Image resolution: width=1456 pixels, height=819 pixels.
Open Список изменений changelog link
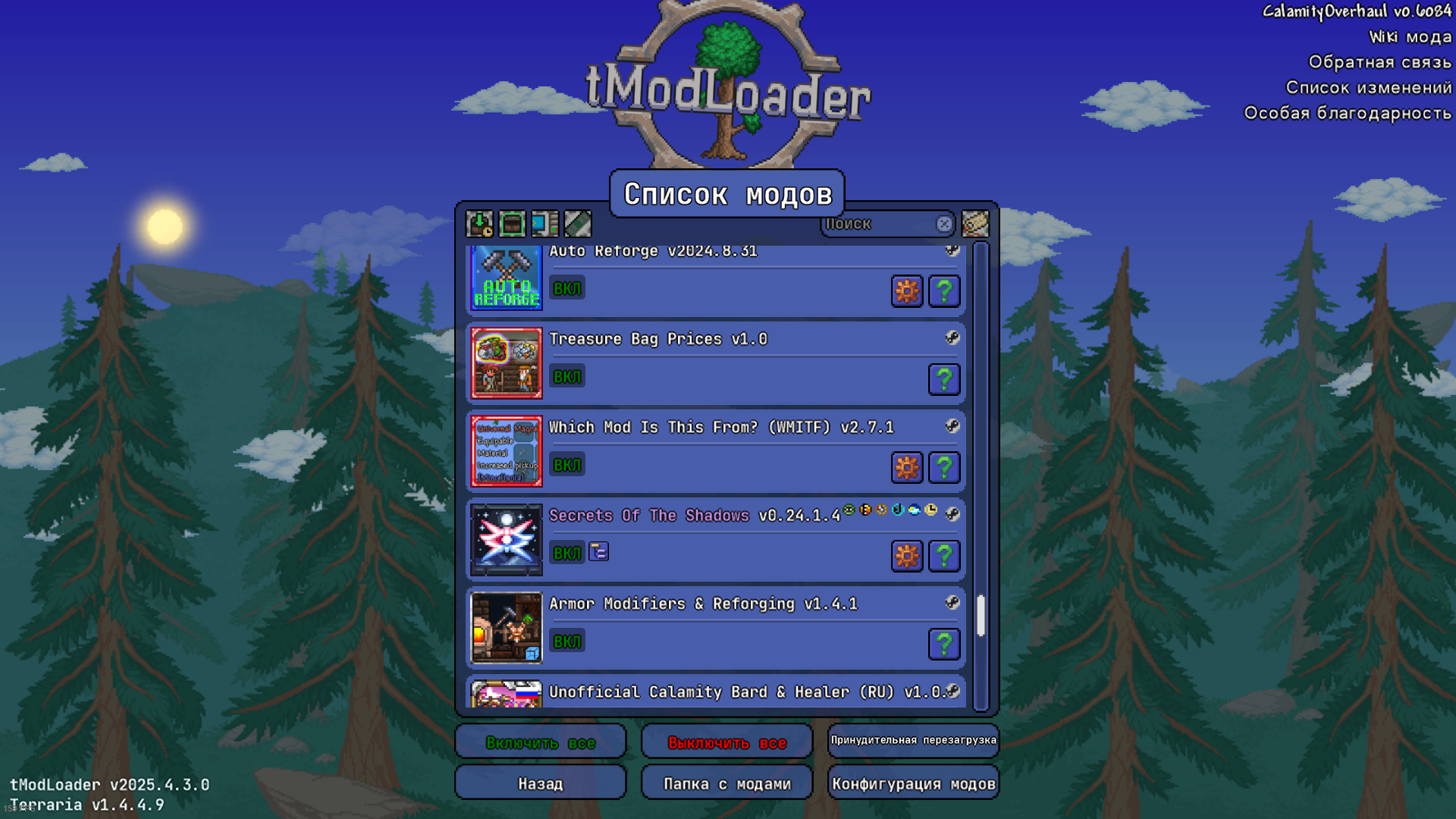(1368, 87)
